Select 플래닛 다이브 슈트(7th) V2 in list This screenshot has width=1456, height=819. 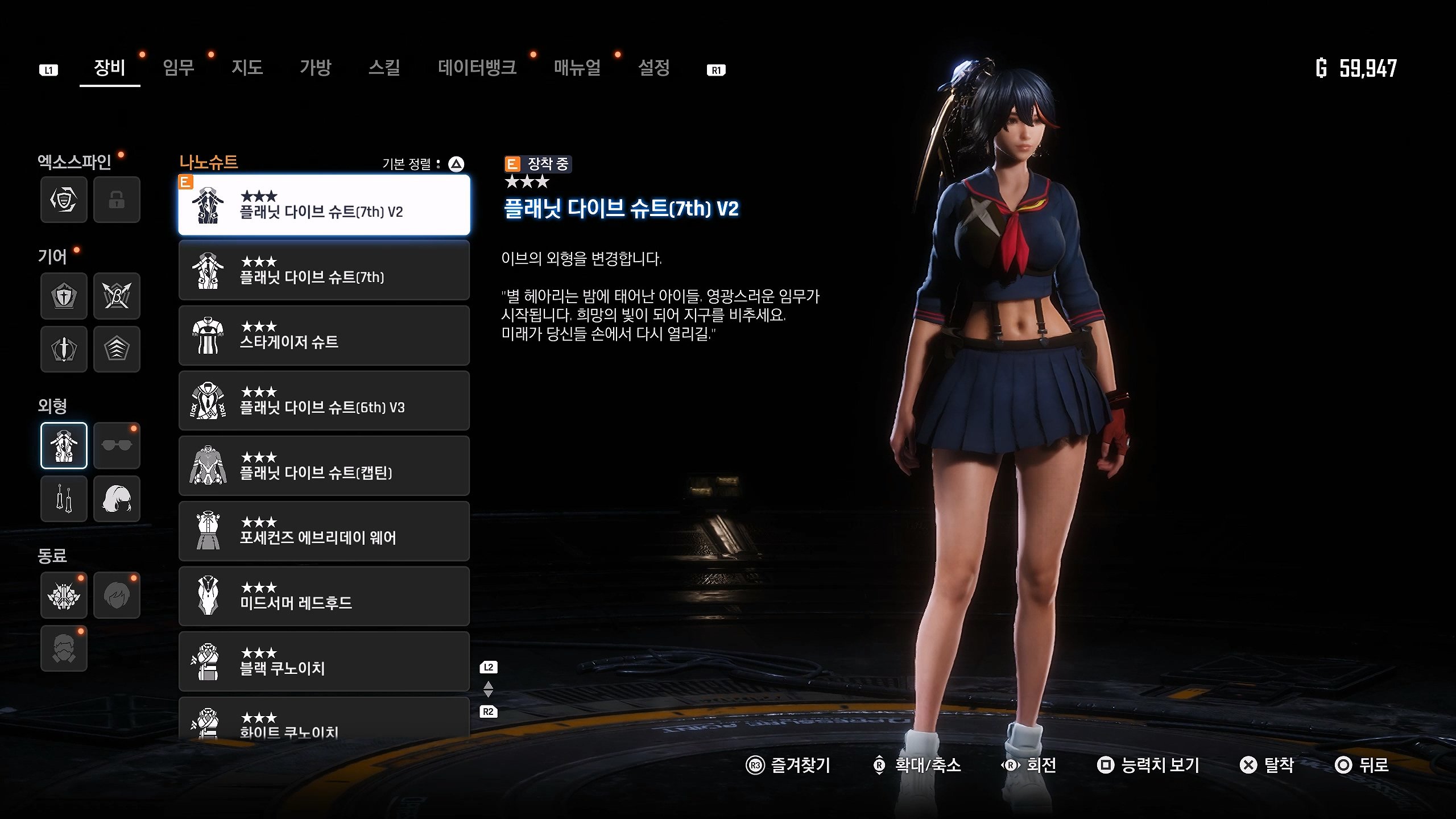(x=324, y=205)
